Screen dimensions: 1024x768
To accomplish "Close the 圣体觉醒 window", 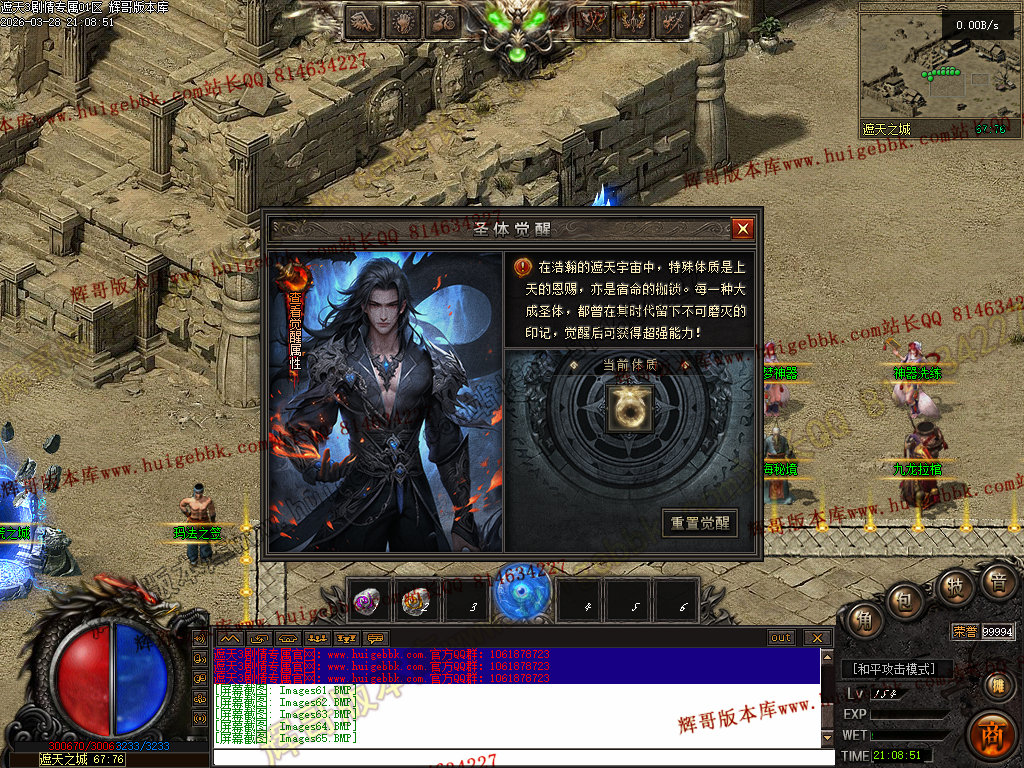I will 742,229.
